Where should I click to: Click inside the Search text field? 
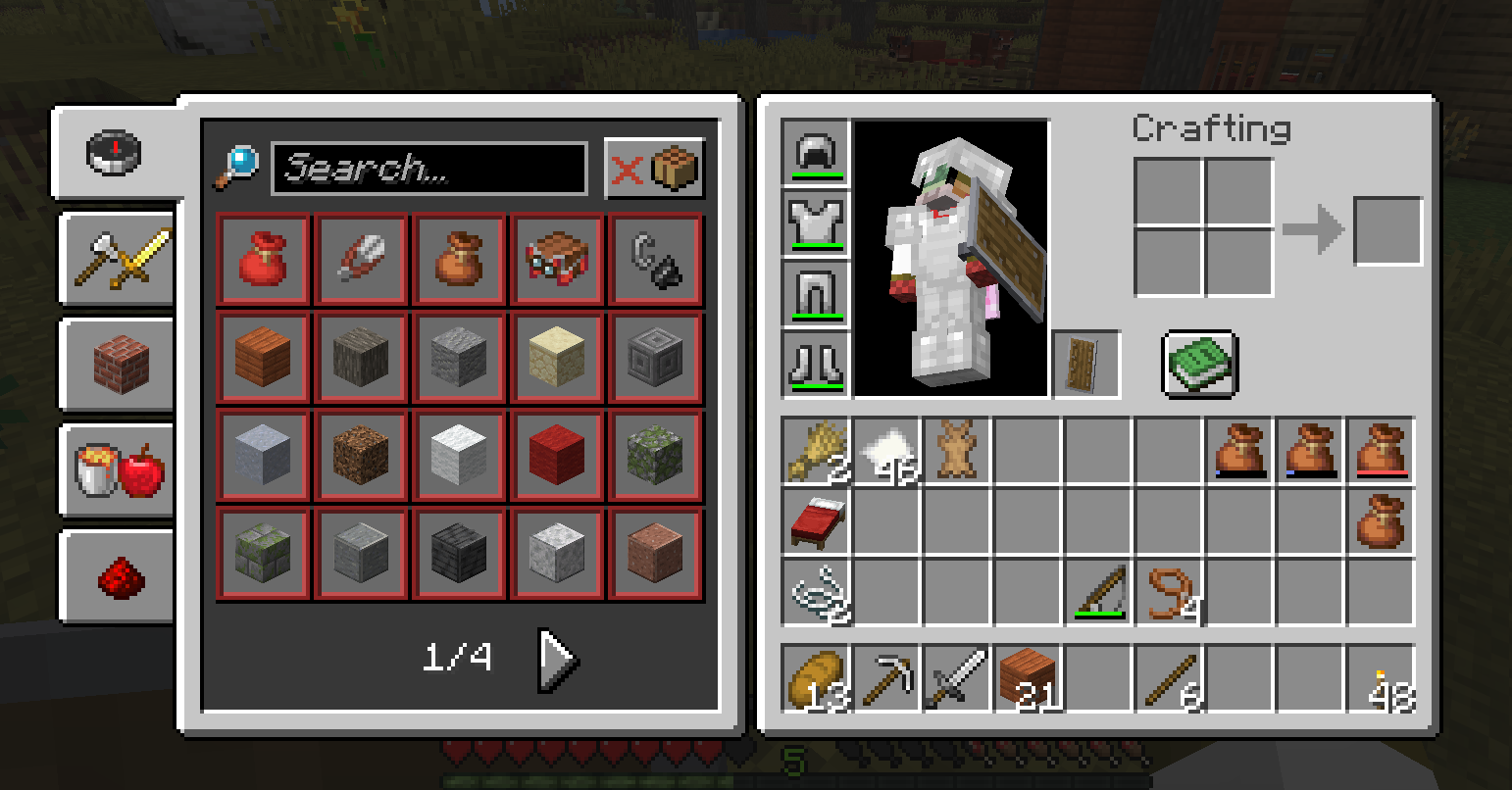[x=429, y=167]
